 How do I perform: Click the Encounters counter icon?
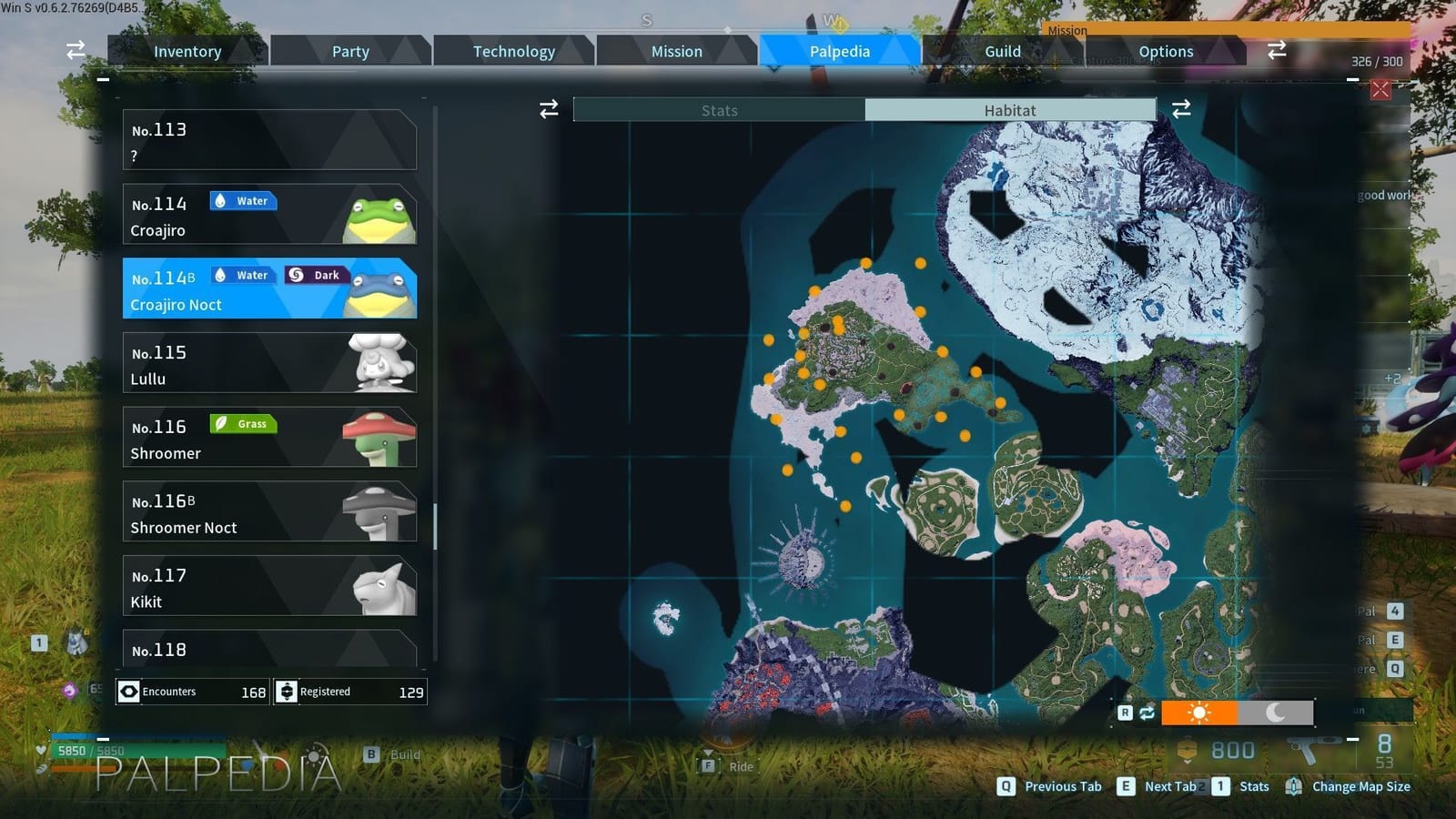click(130, 692)
